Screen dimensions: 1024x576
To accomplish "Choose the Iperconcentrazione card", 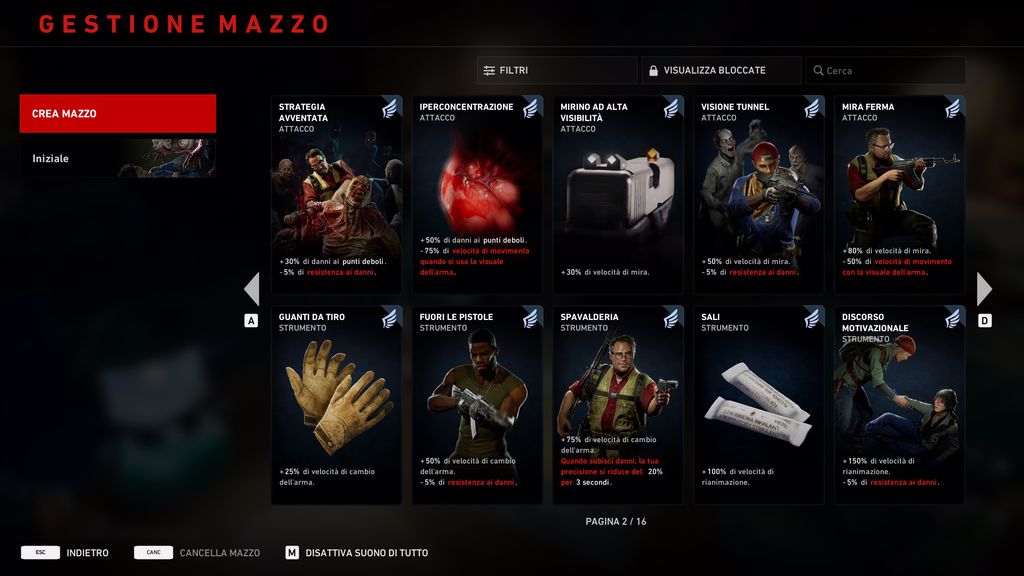I will tap(477, 194).
